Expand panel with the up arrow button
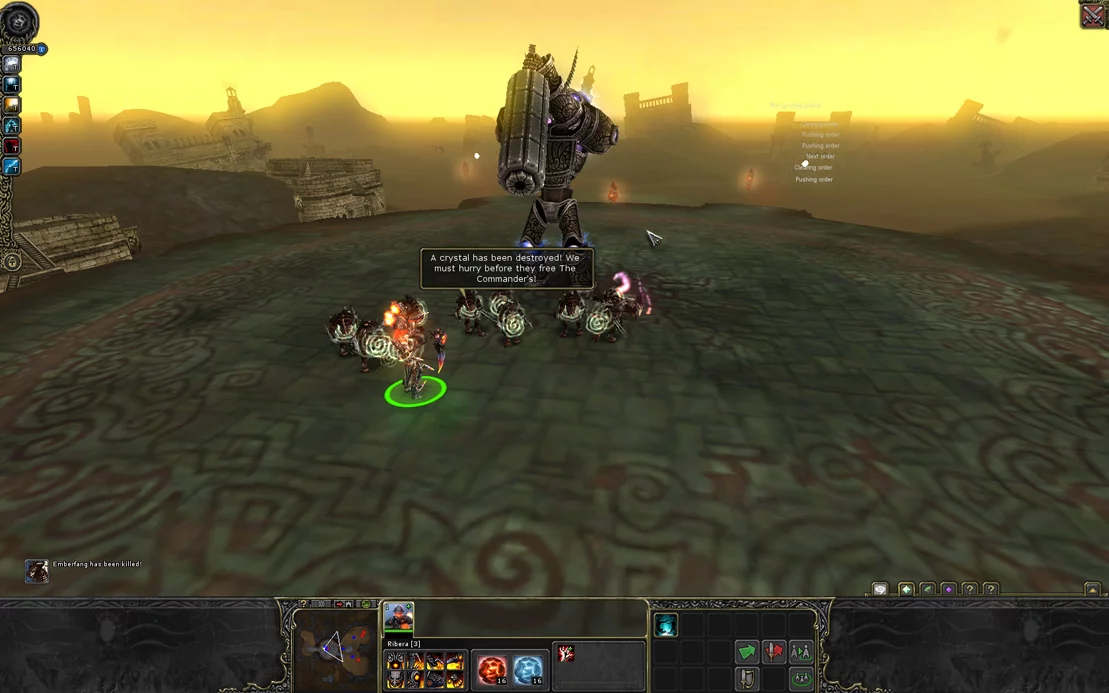 tap(1092, 590)
